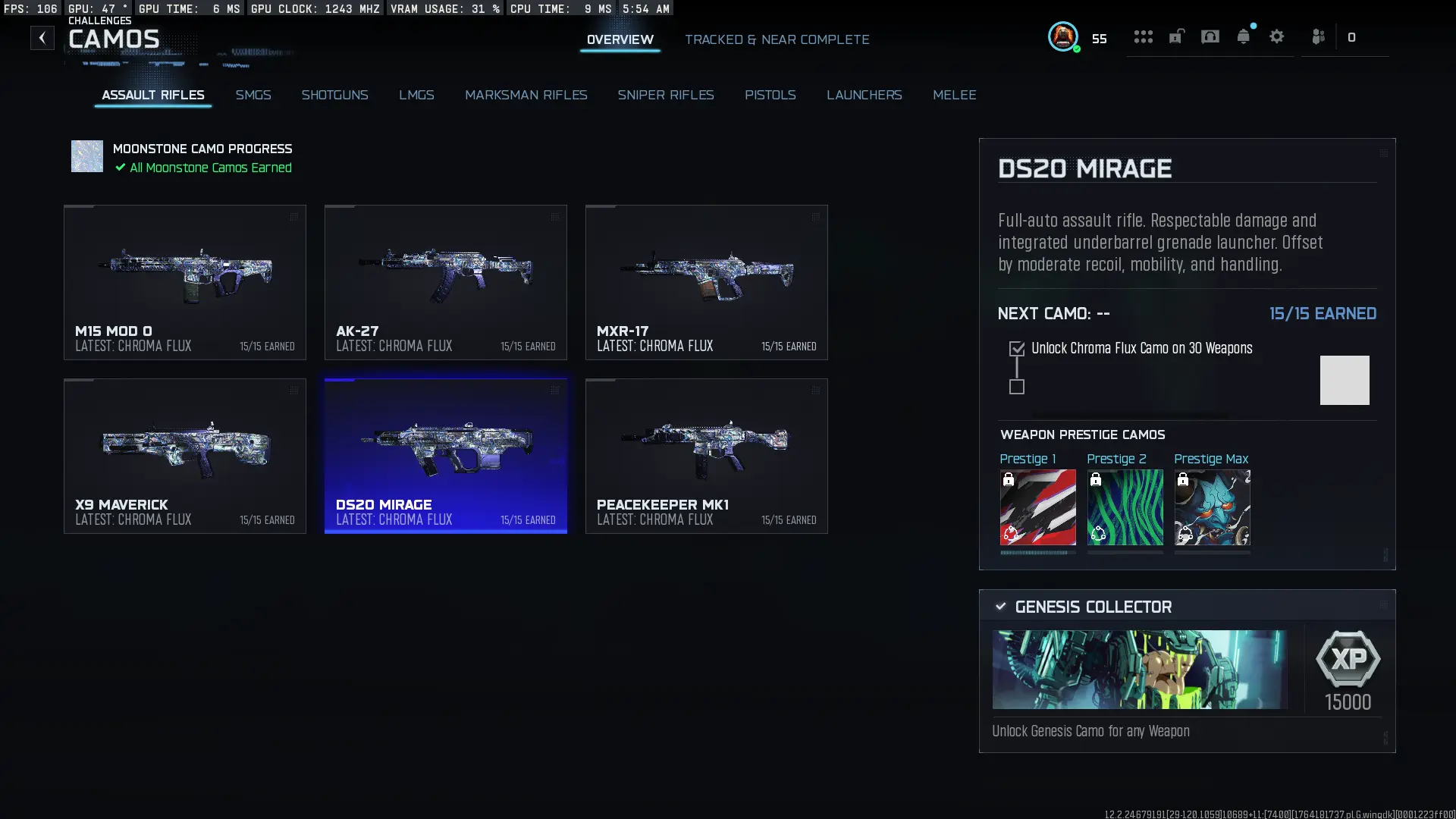1456x819 pixels.
Task: Open the notifications bell with blue dot
Action: coord(1244,36)
